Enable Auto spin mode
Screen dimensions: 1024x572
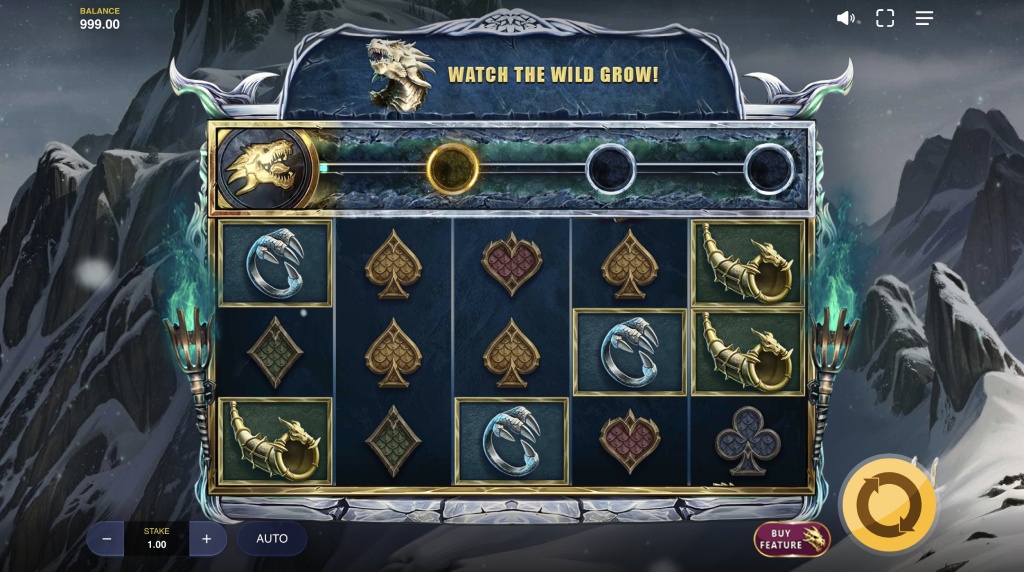(x=272, y=539)
